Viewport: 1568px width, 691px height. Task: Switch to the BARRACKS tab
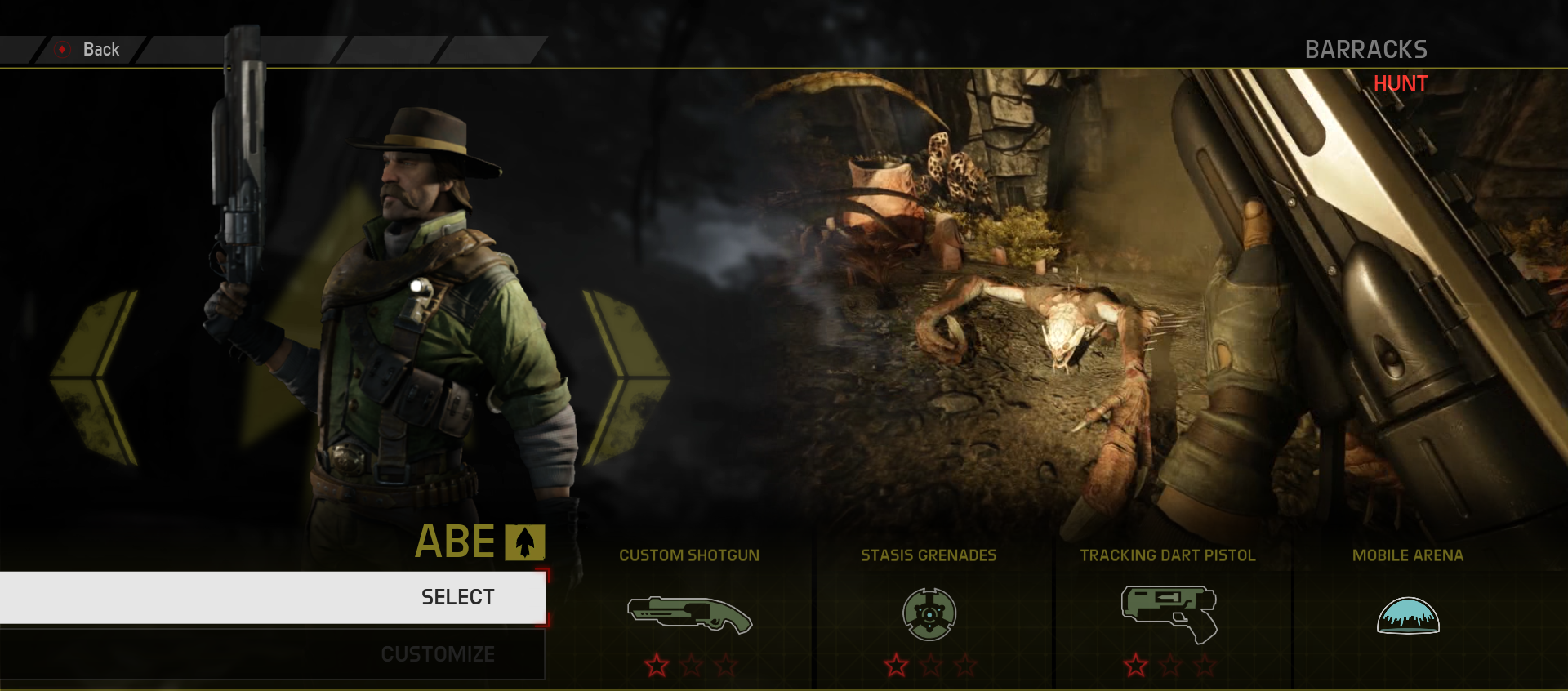pyautogui.click(x=1367, y=49)
